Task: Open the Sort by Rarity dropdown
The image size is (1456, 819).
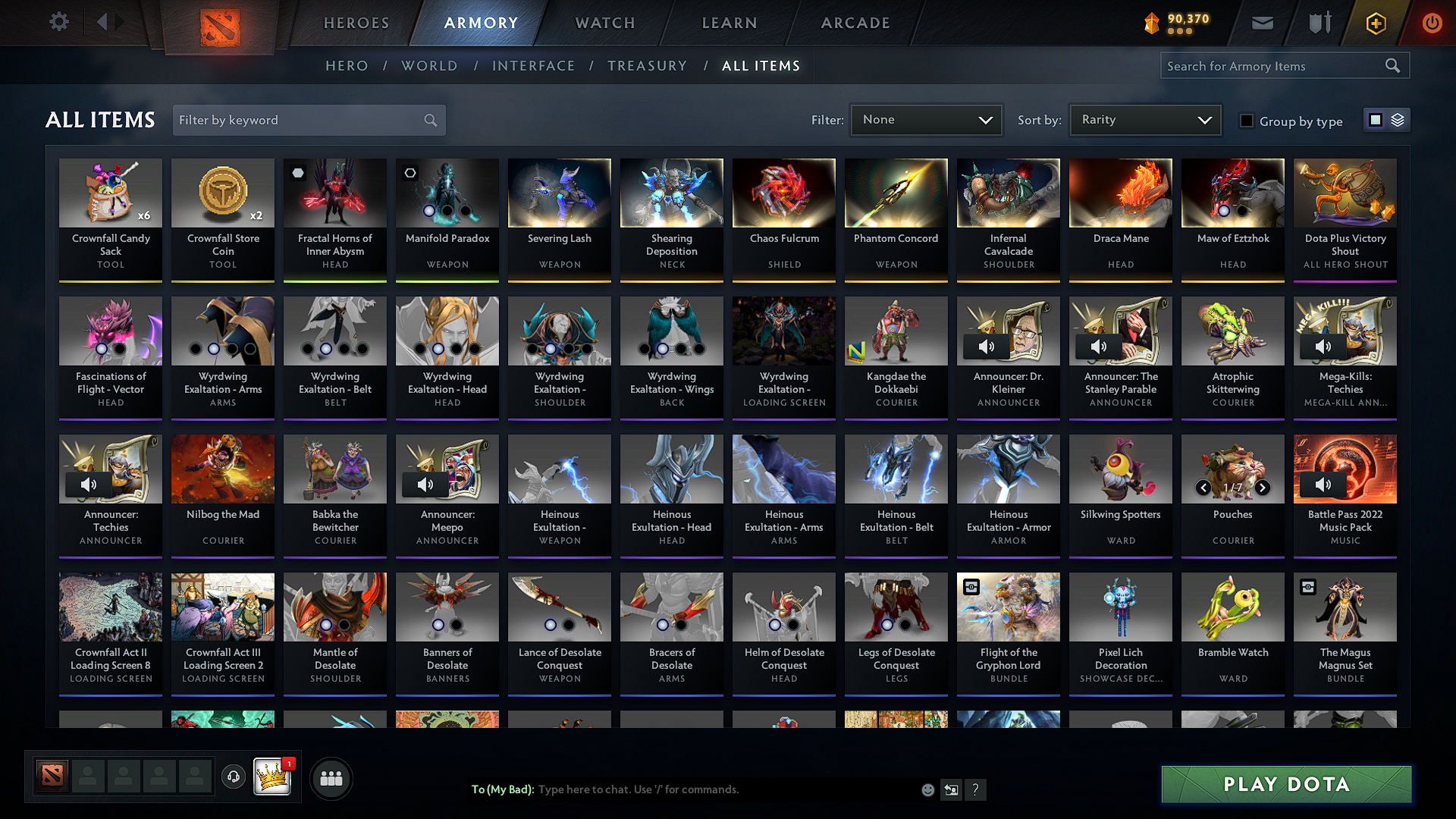Action: pos(1144,119)
